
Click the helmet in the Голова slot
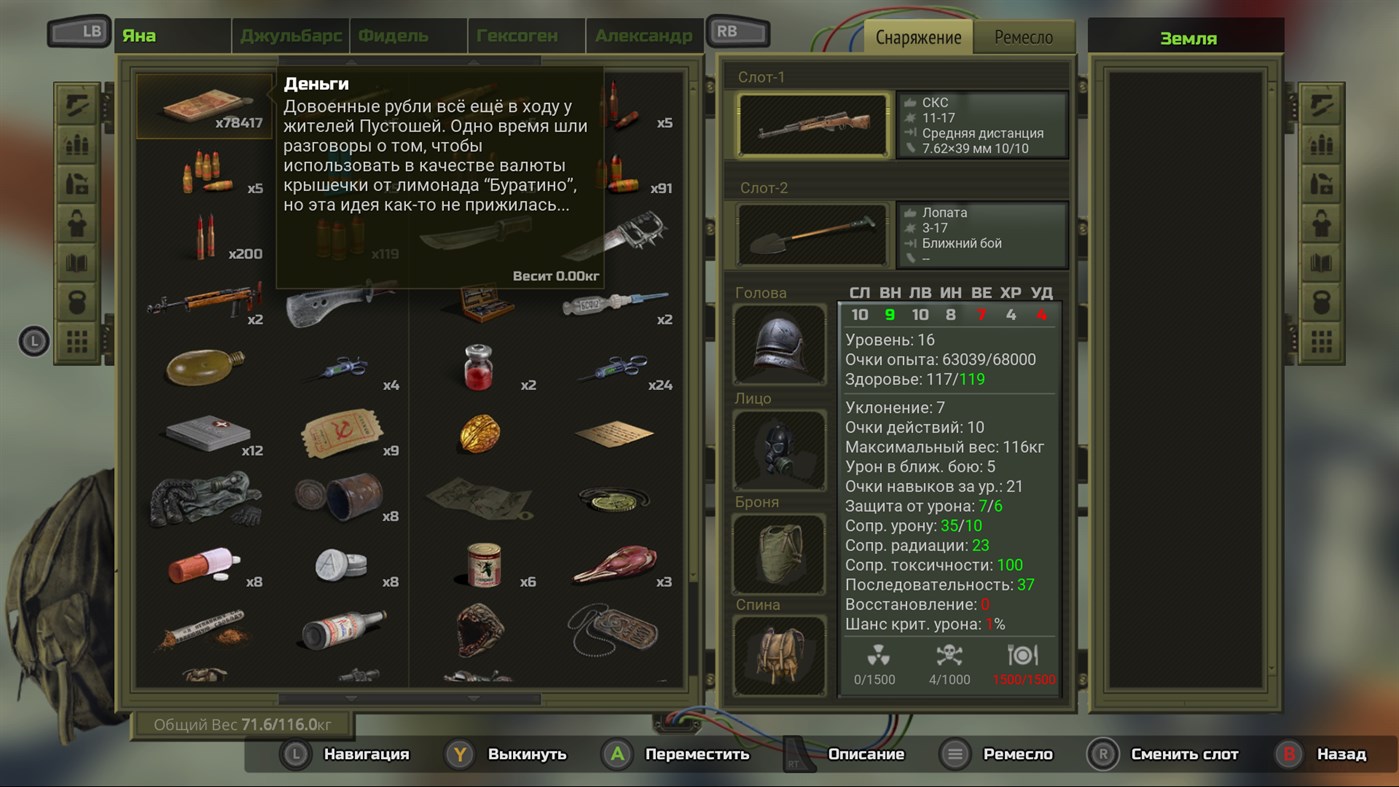780,344
